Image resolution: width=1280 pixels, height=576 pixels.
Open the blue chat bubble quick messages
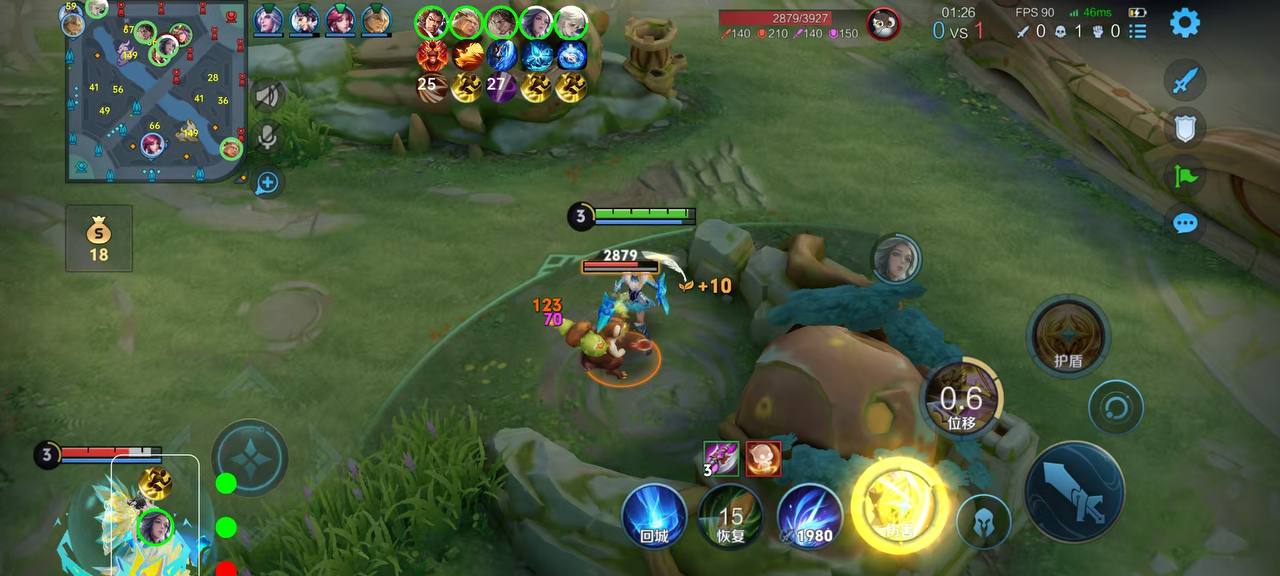[1187, 222]
